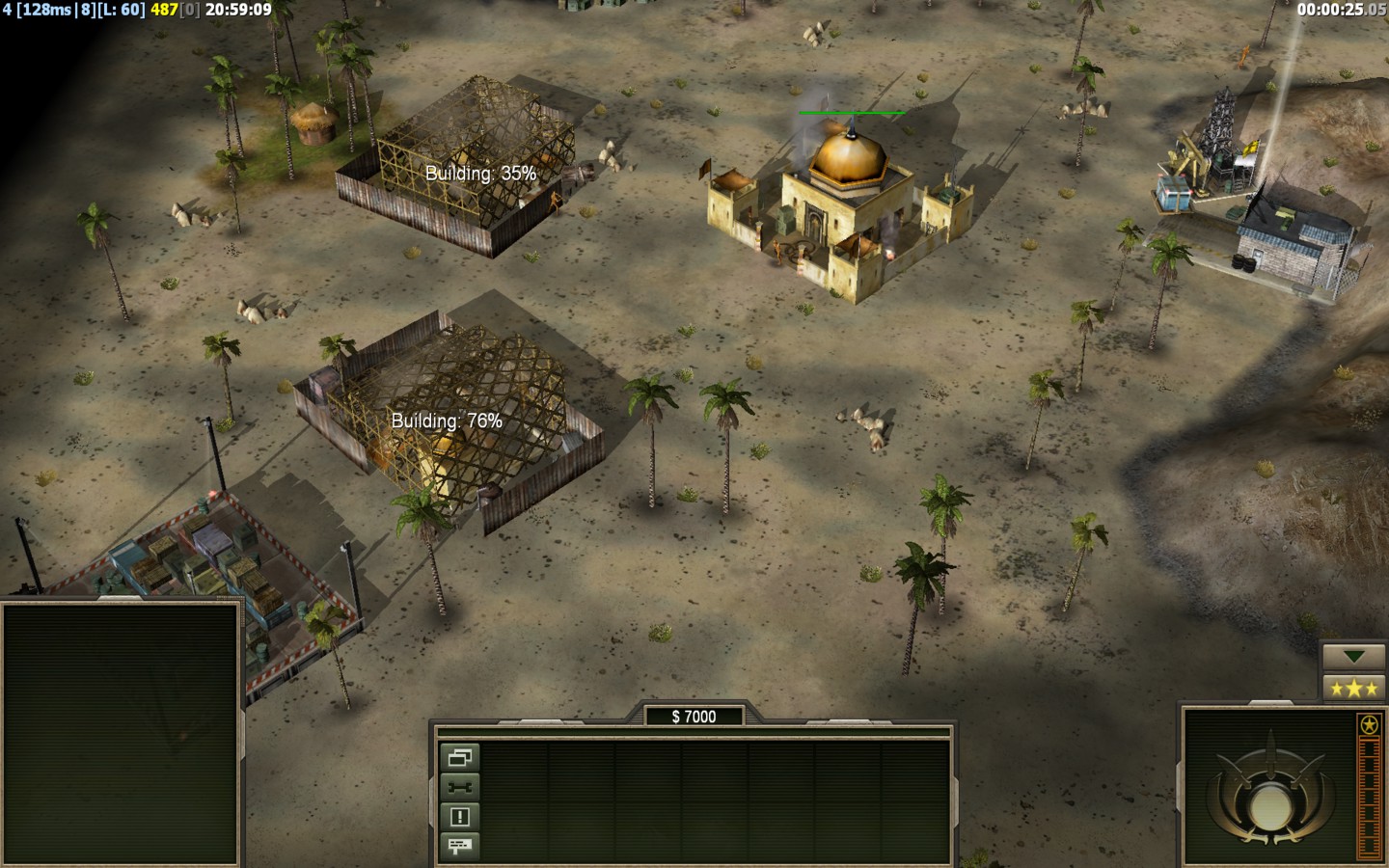Activate the exclamation mark beacon button
The image size is (1389, 868).
(459, 817)
